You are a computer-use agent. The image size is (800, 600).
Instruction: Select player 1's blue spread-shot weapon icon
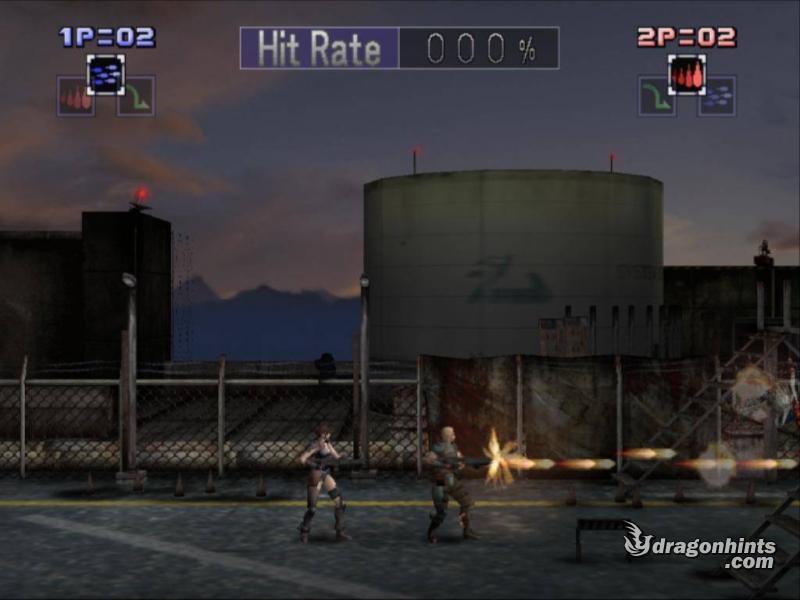pyautogui.click(x=105, y=73)
